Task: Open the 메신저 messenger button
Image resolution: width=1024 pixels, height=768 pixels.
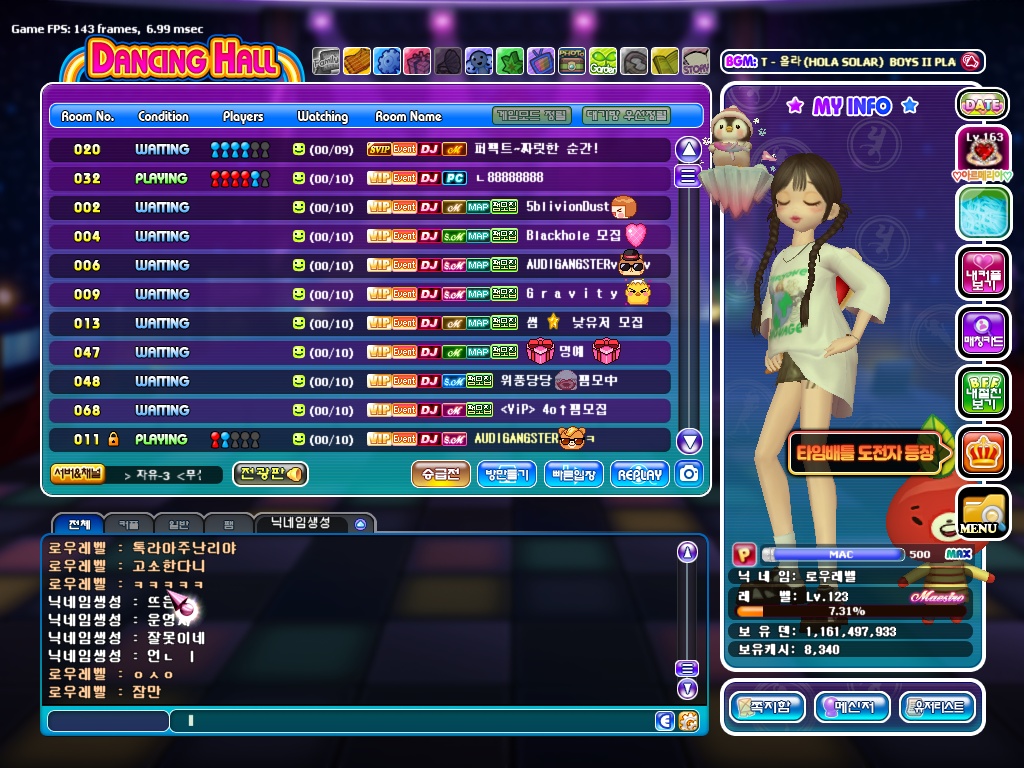Action: [x=852, y=708]
